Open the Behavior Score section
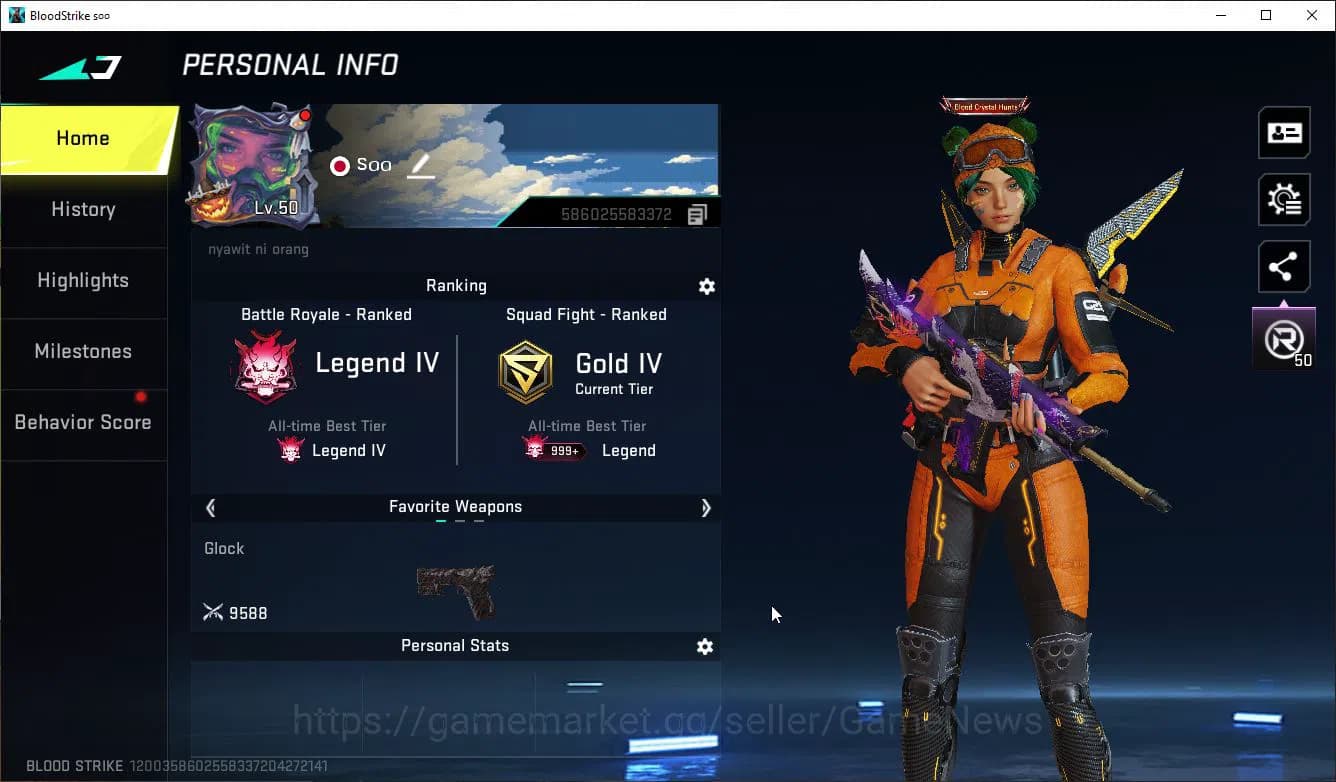 pos(83,422)
